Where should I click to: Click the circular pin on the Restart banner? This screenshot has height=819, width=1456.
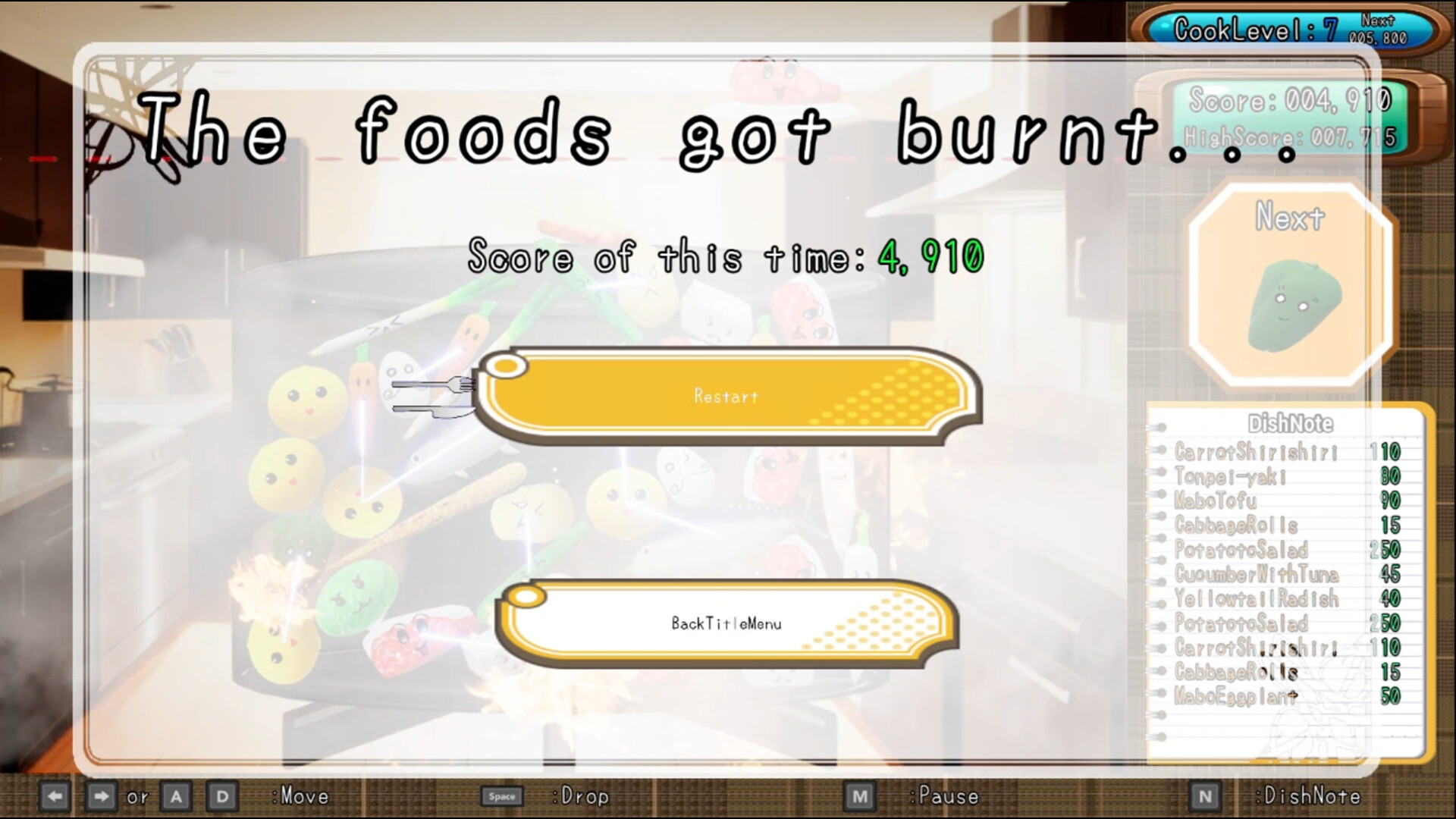tap(506, 365)
